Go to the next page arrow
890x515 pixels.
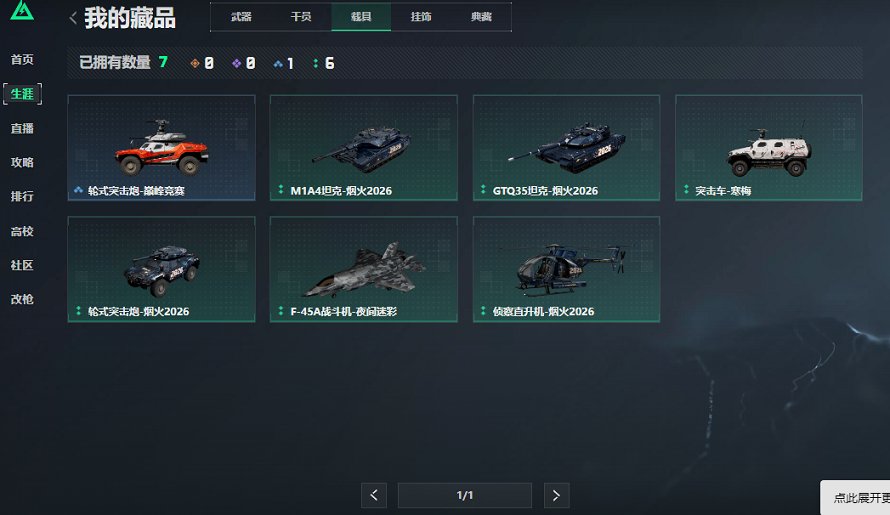pyautogui.click(x=557, y=495)
